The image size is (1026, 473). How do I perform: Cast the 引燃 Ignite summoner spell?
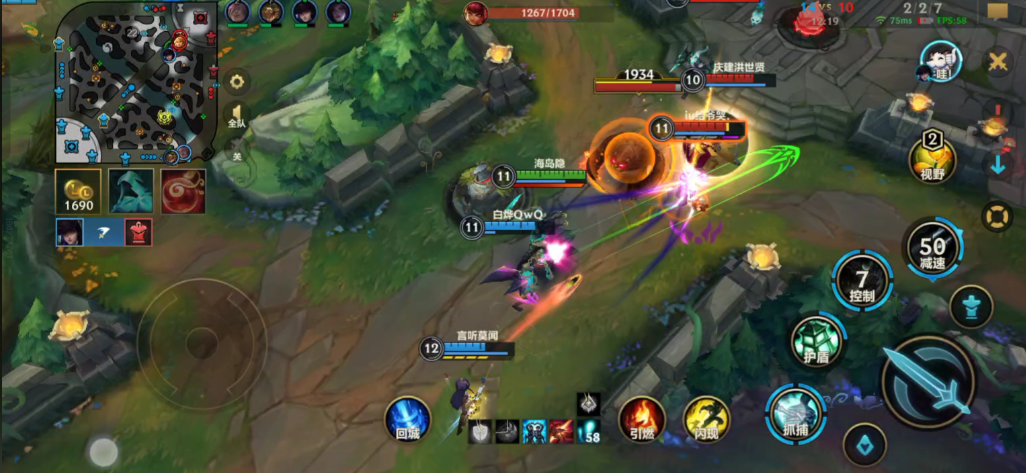click(642, 419)
